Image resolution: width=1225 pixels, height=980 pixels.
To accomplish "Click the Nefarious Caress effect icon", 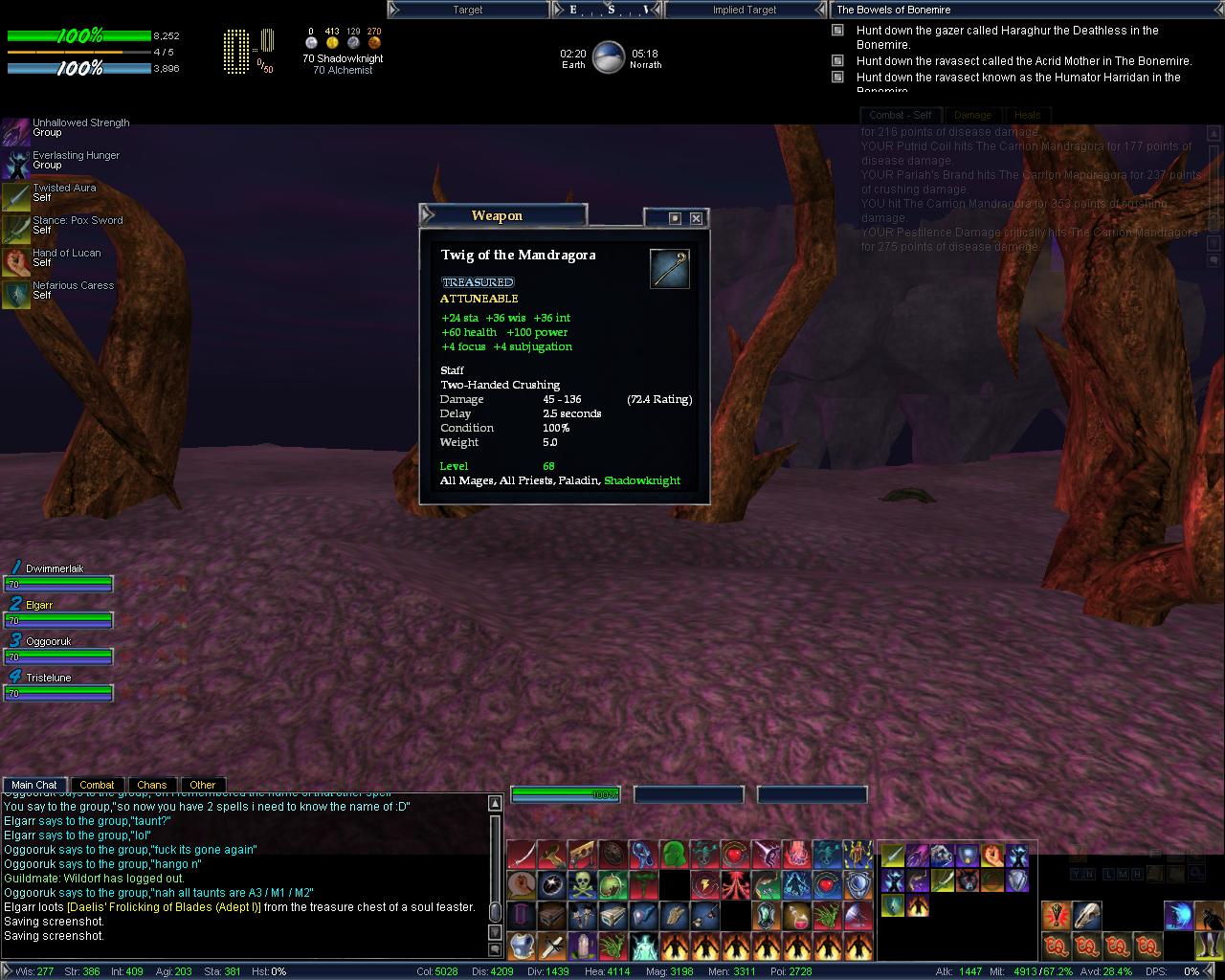I will 15,293.
